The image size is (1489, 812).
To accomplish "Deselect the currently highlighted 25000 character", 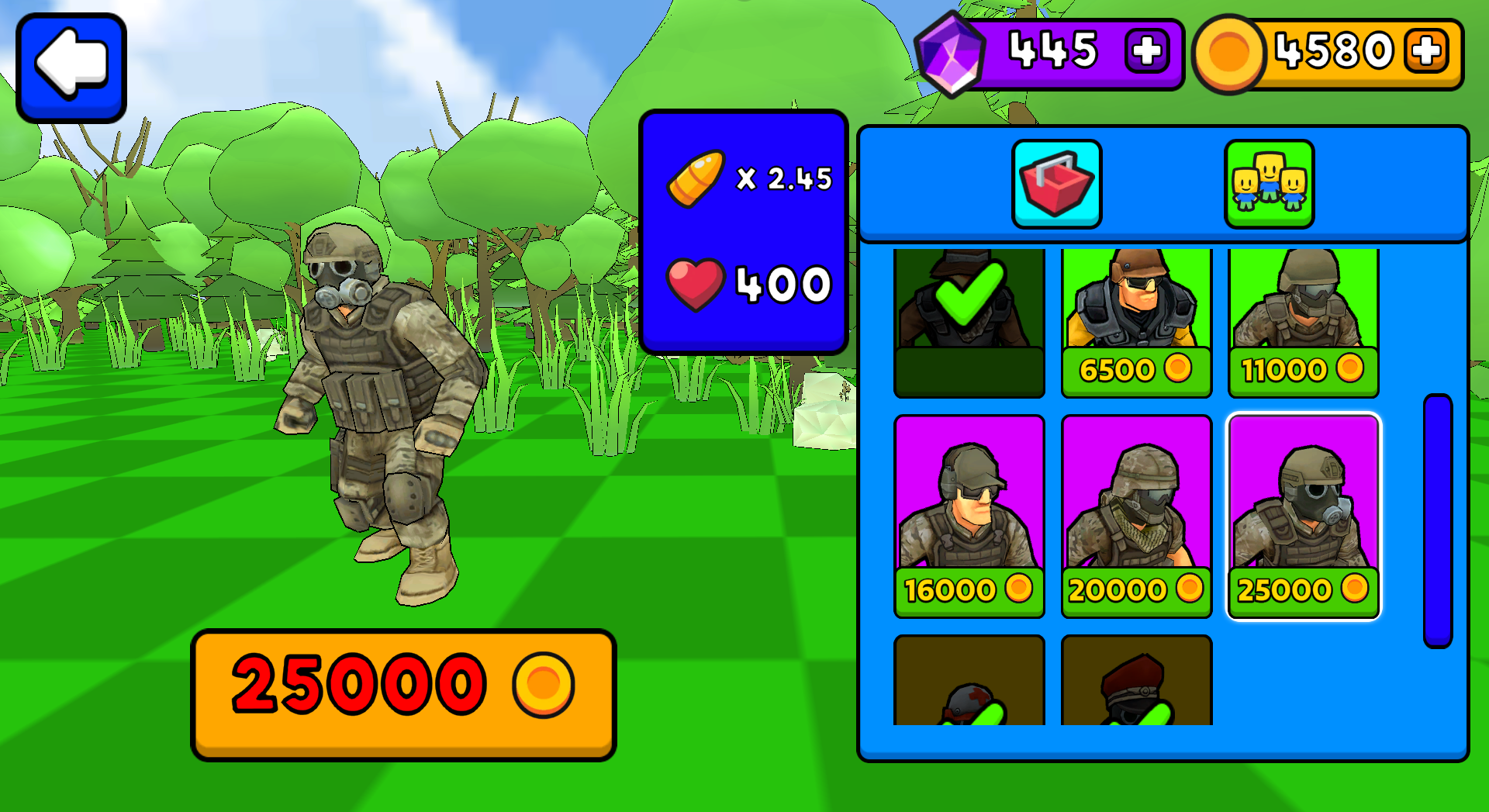I will click(x=1303, y=512).
